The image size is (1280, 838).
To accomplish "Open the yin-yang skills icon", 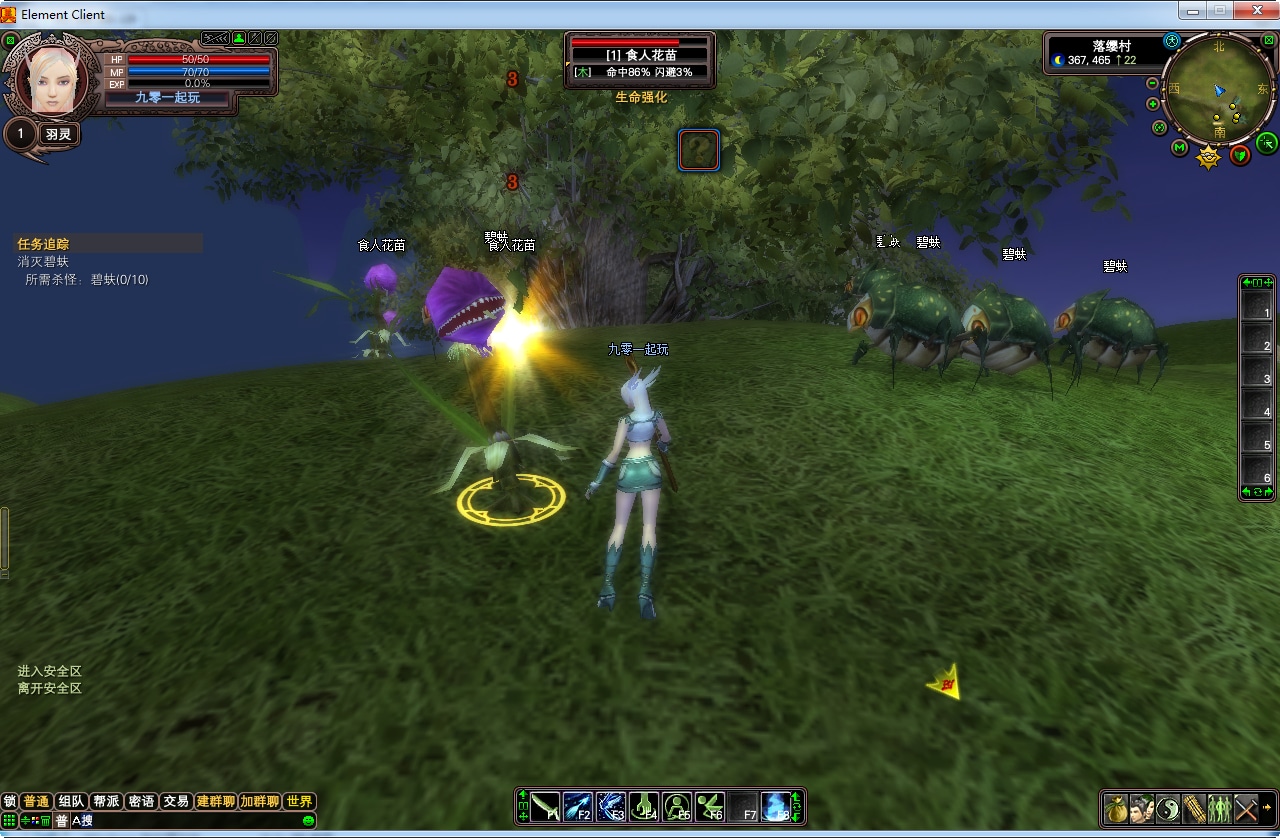I will 1168,808.
